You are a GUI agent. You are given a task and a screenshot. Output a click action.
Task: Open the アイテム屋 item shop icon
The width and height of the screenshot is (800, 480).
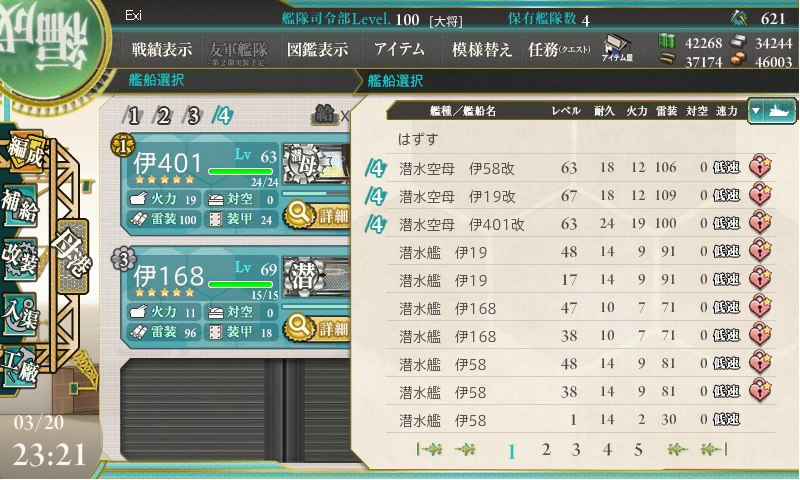pos(614,50)
